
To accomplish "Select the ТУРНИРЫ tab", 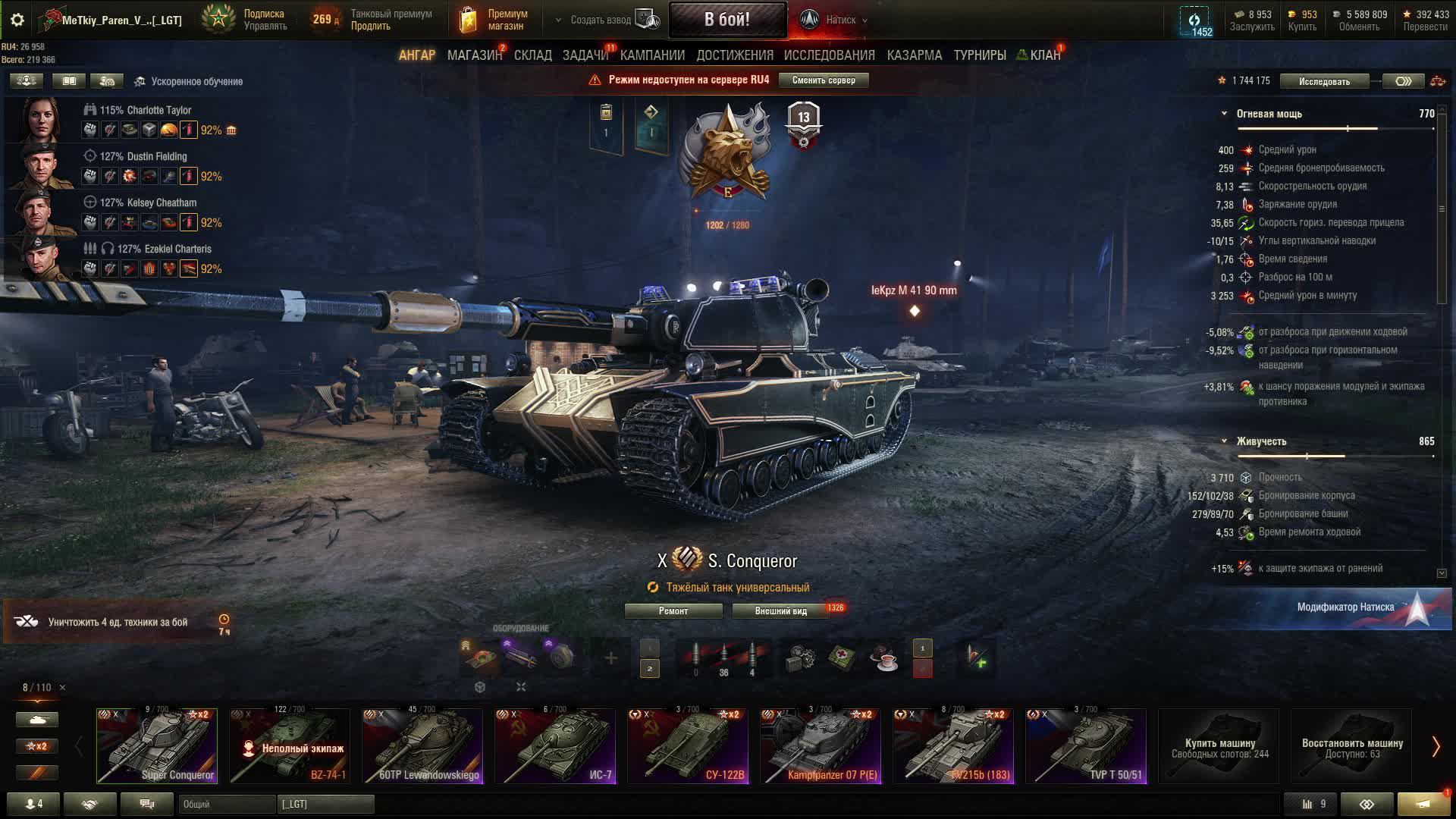I will pyautogui.click(x=979, y=55).
